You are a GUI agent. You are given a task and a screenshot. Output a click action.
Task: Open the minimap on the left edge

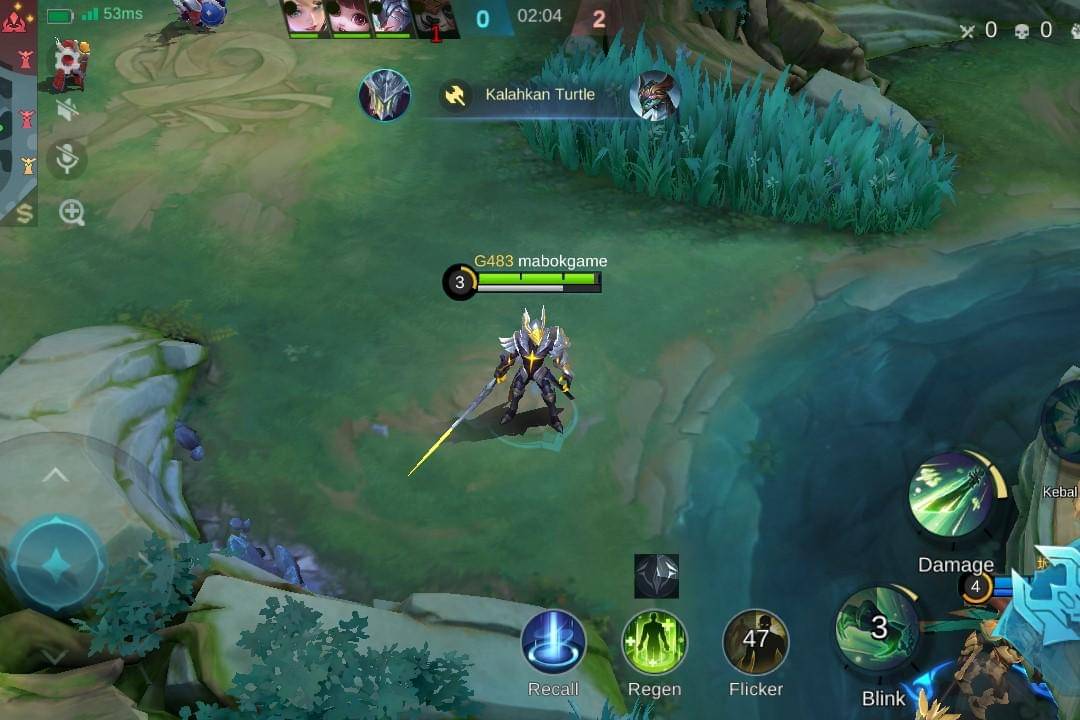tap(18, 110)
